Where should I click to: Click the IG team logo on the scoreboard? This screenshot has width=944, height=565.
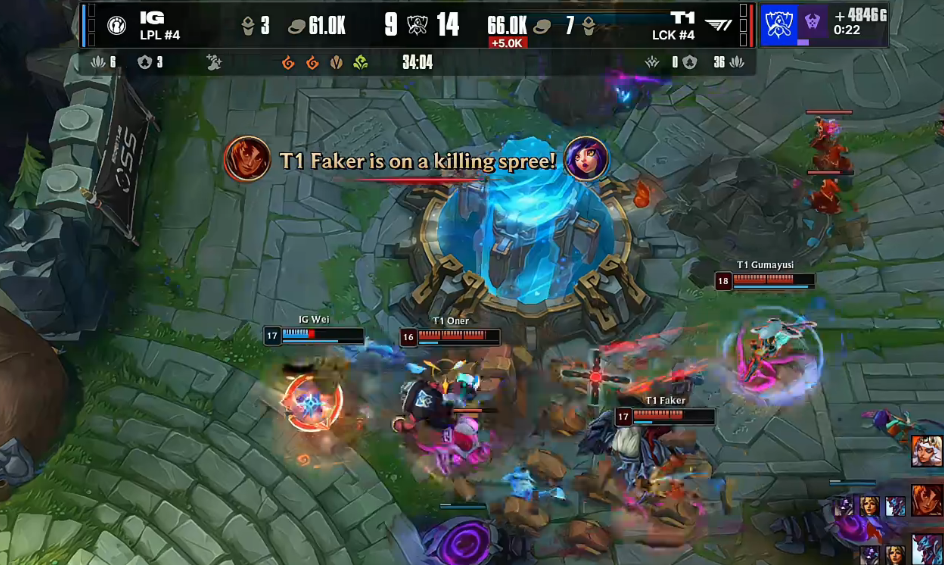click(116, 24)
